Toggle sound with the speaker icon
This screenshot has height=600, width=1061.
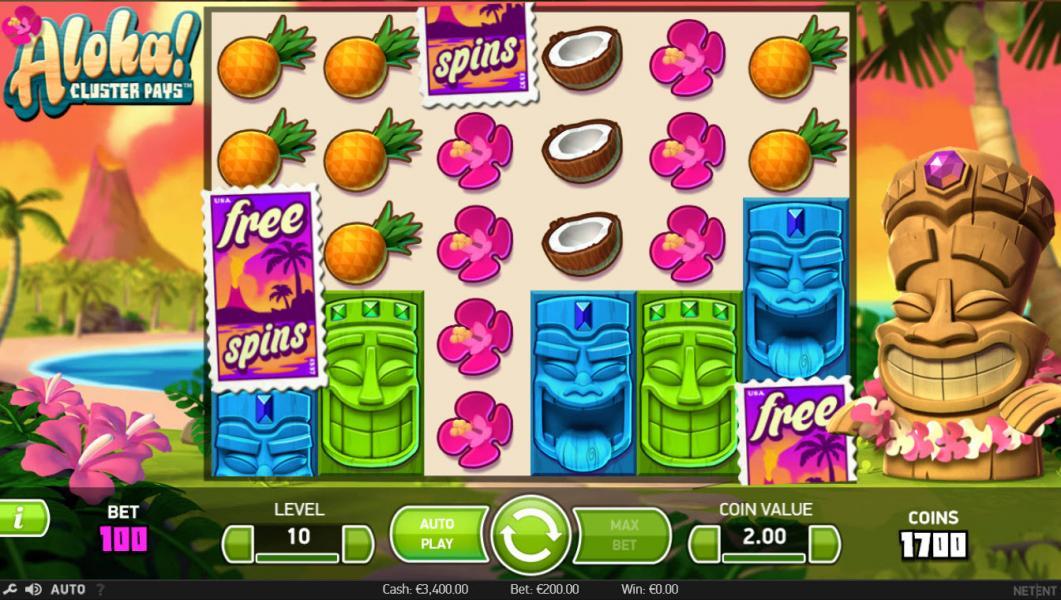(x=33, y=590)
